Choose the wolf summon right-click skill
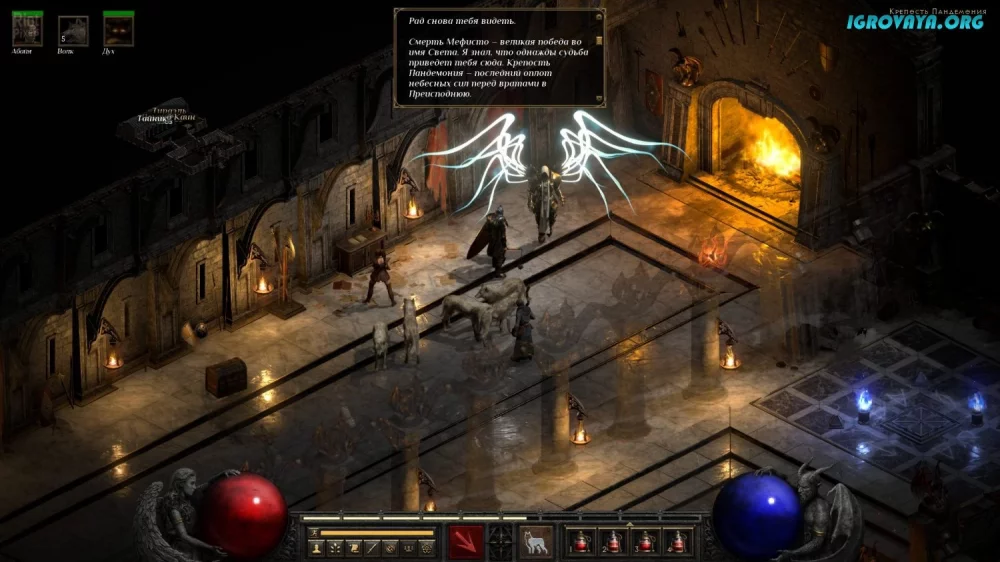1000x562 pixels. coord(535,541)
